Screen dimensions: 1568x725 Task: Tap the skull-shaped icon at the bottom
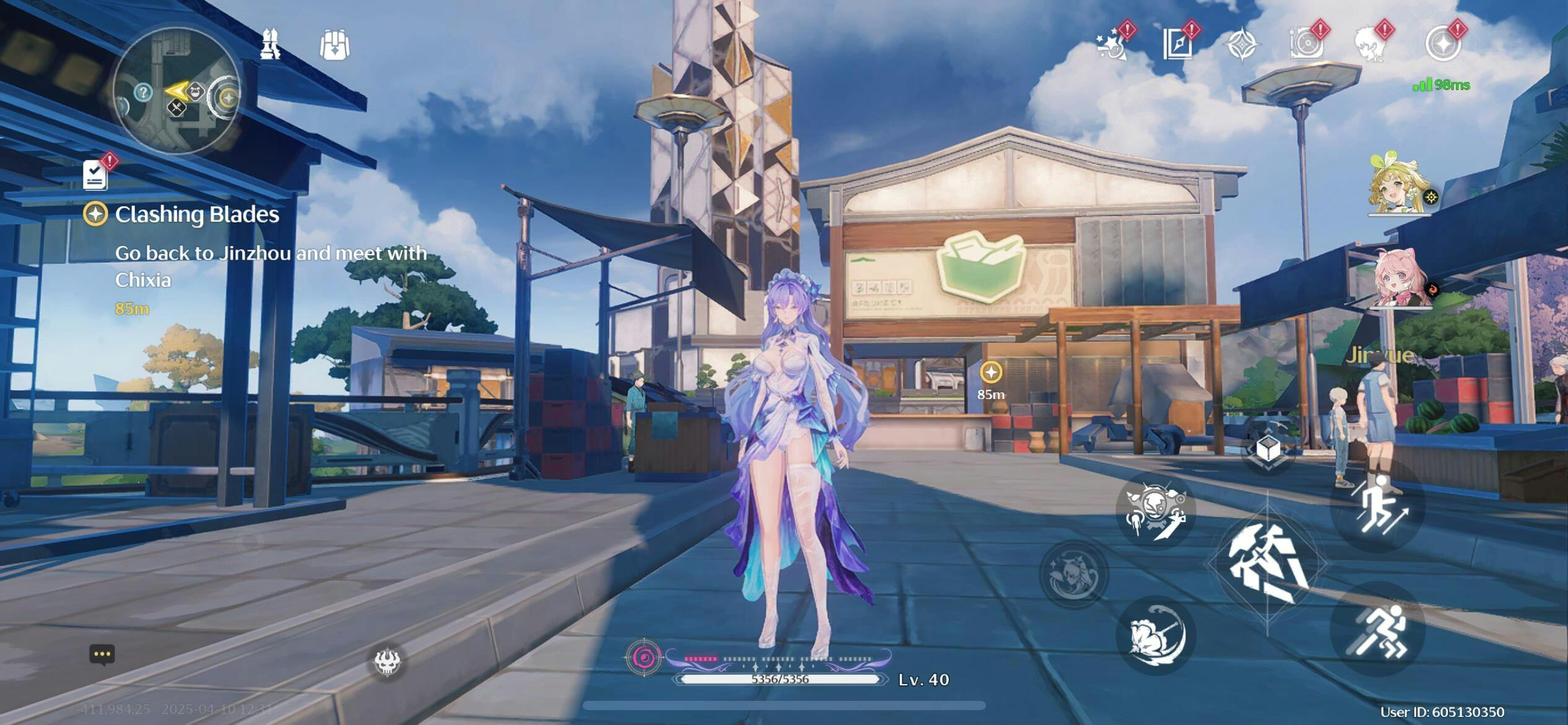[388, 662]
